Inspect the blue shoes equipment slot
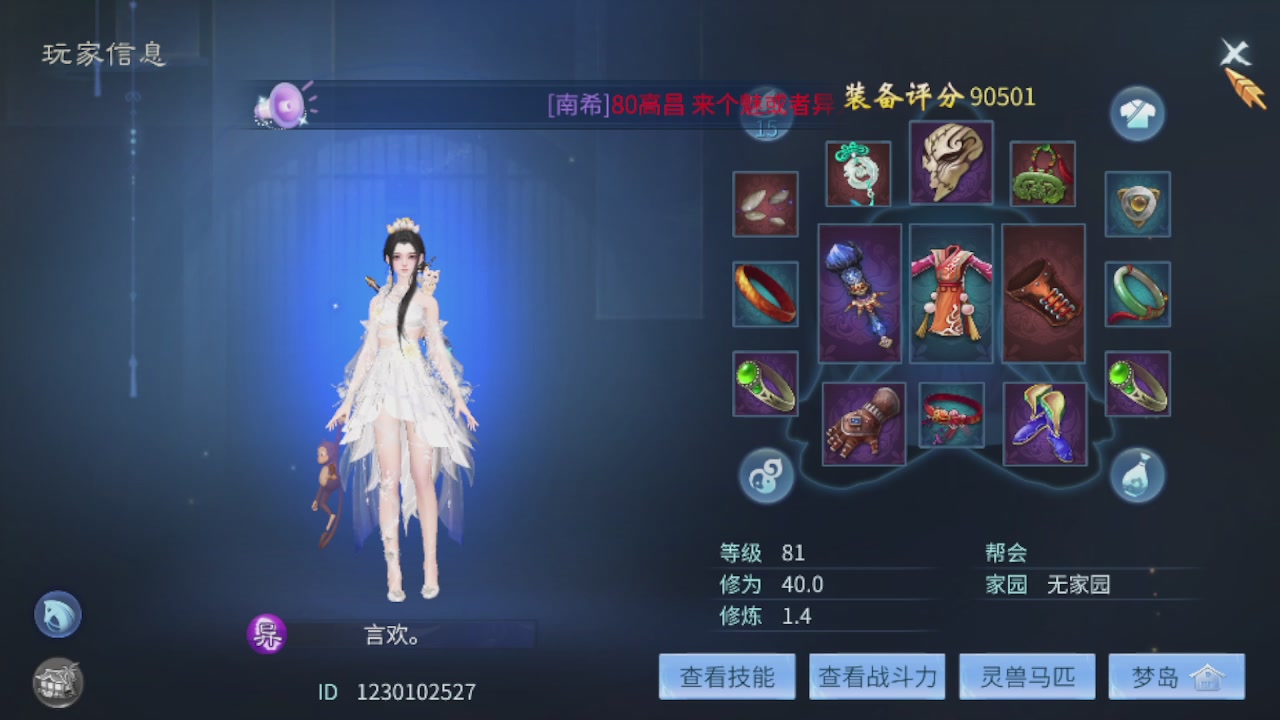This screenshot has height=720, width=1280. tap(1043, 420)
